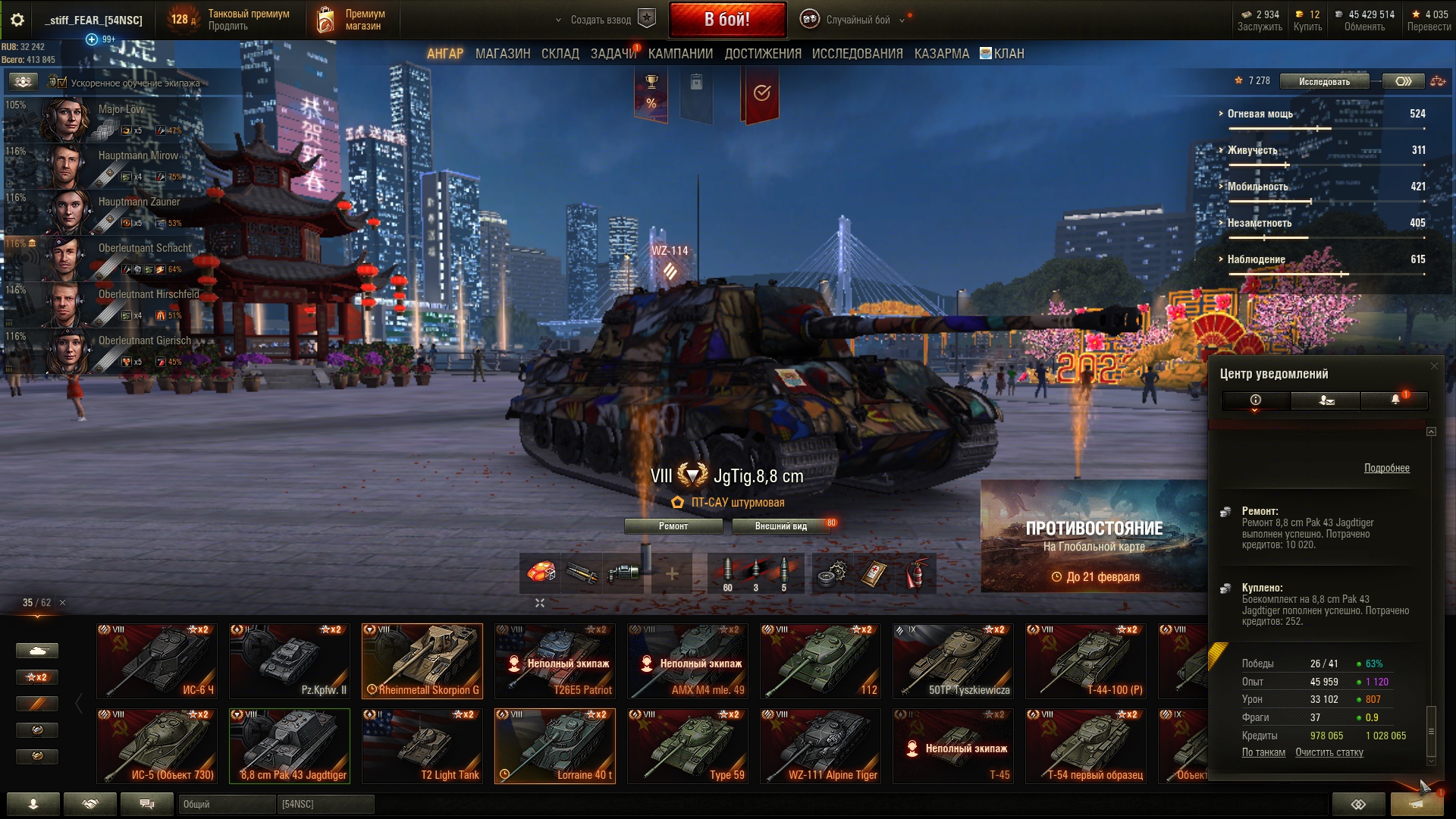The image size is (1456, 819).
Task: Pick the Lorraine 40 t tank
Action: click(555, 745)
